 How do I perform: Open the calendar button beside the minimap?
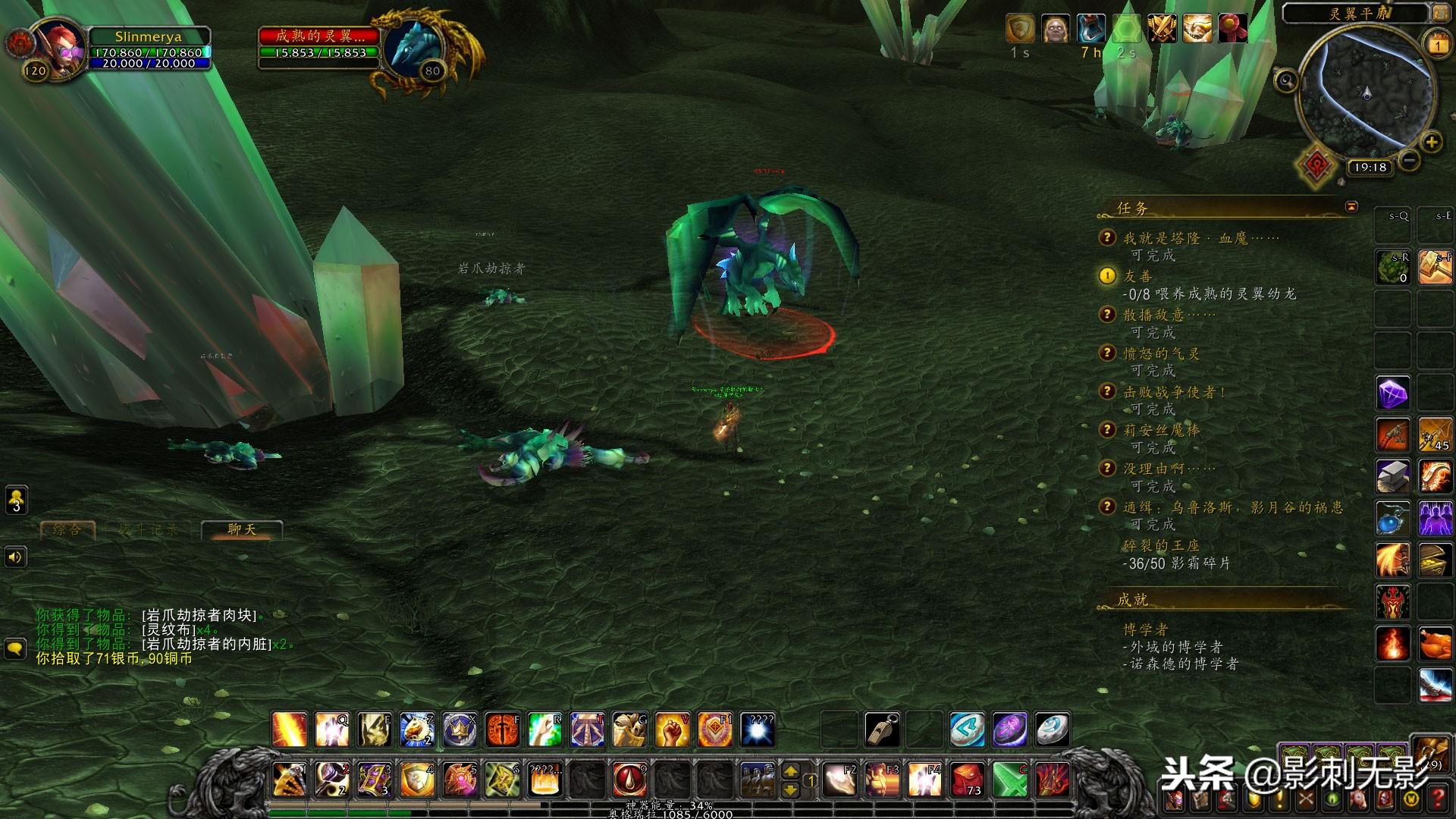[x=1438, y=45]
